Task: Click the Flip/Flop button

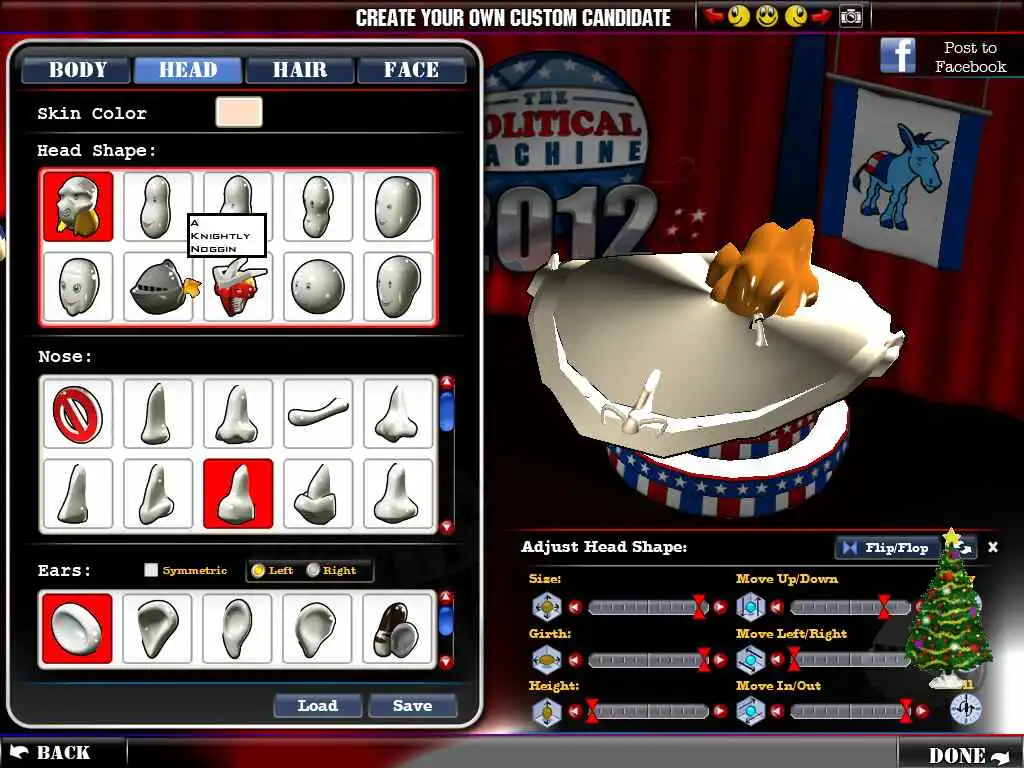Action: pos(886,548)
